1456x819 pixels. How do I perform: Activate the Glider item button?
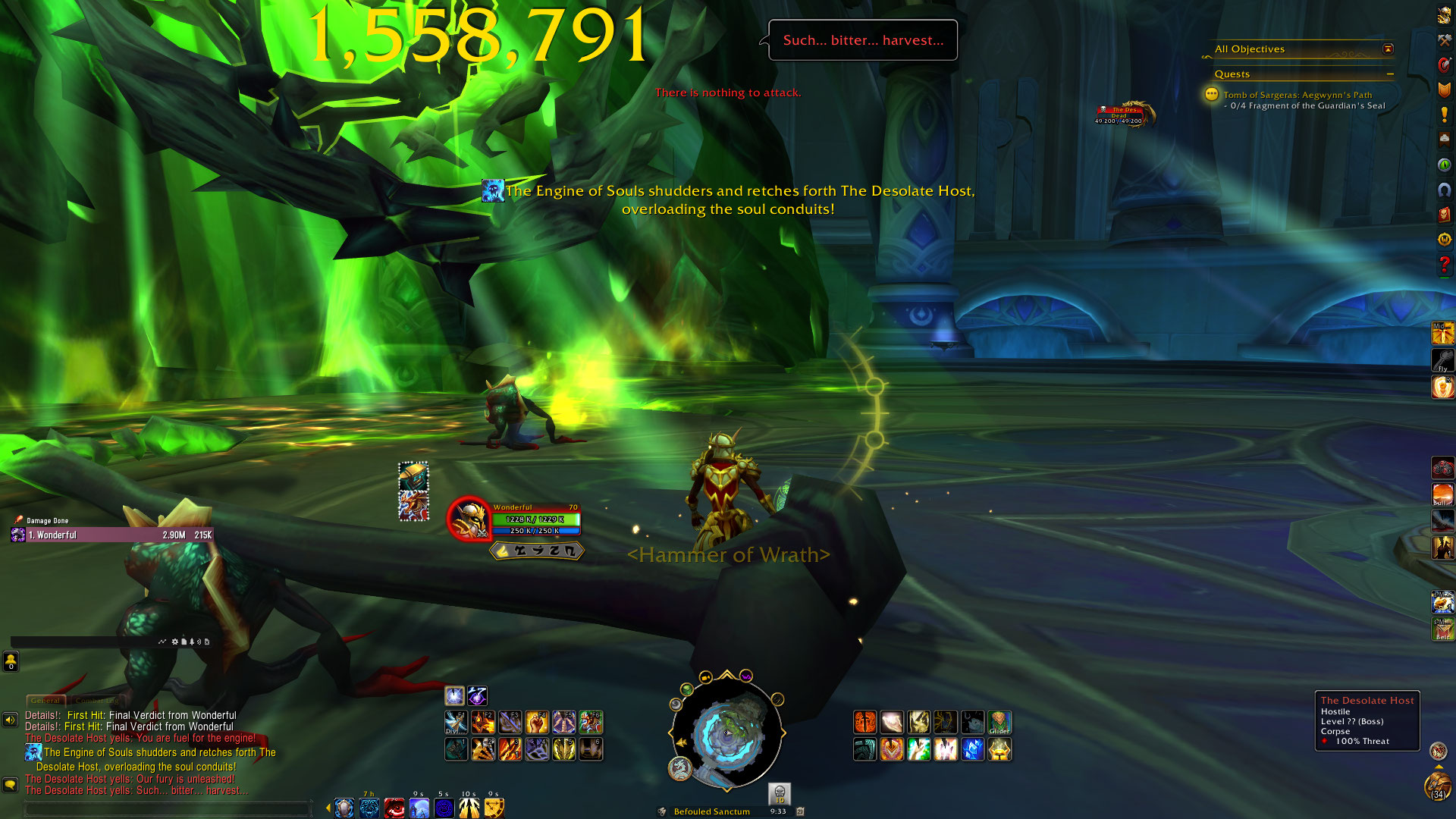coord(999,722)
